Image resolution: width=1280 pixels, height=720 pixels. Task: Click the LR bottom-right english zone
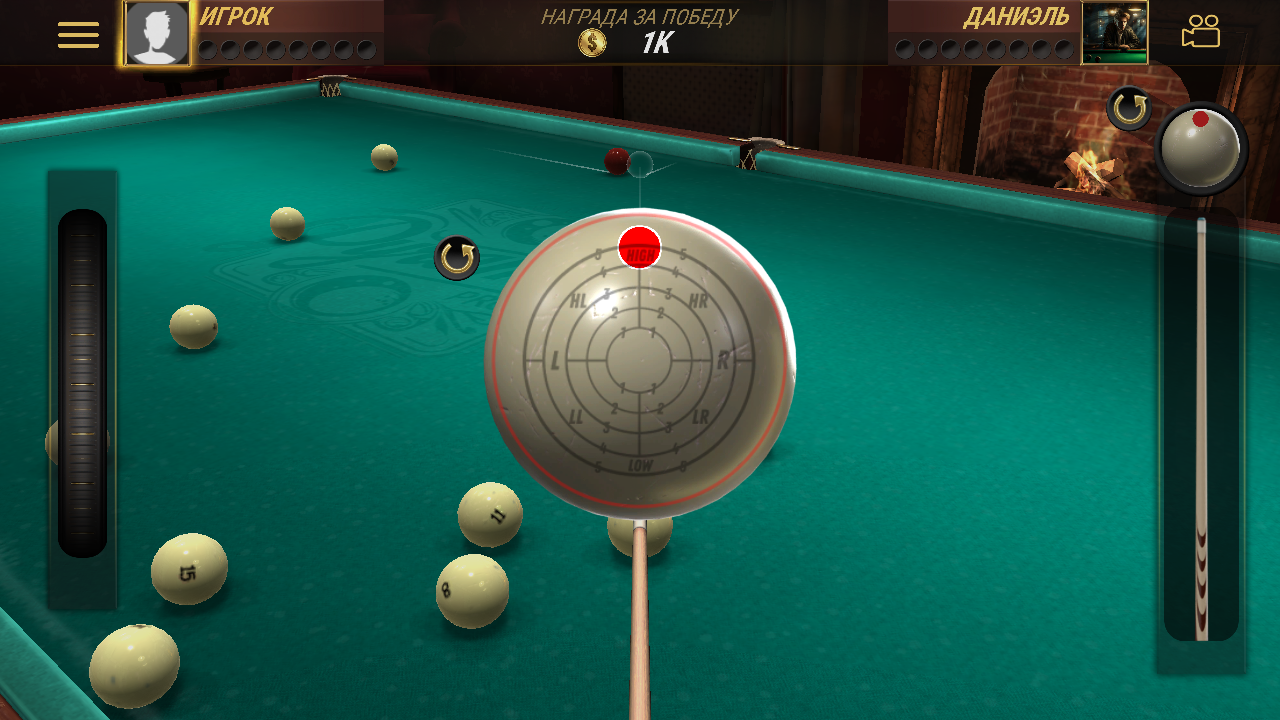[x=700, y=416]
